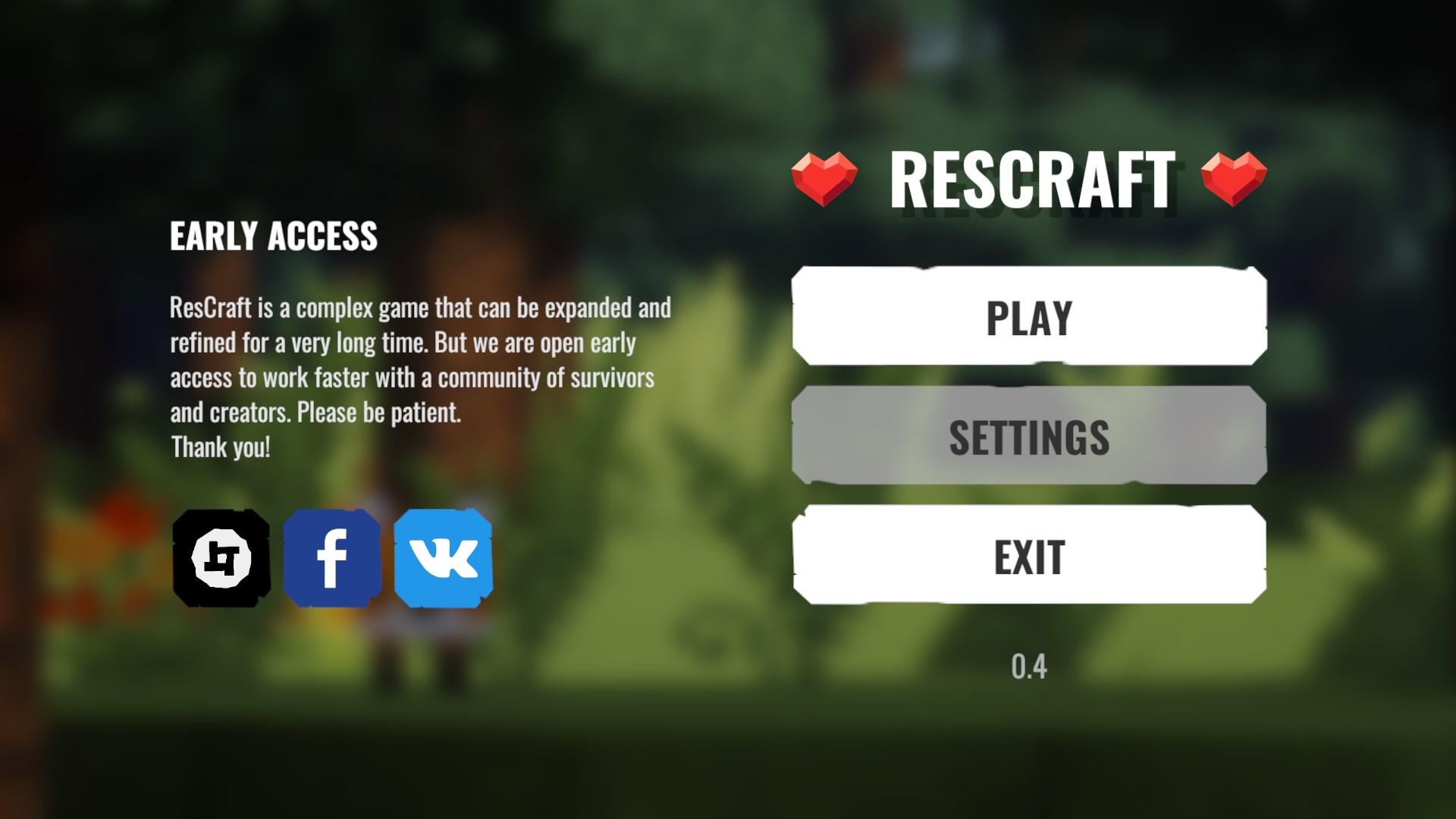This screenshot has height=819, width=1456.
Task: Click the EARLY ACCESS heading
Action: coord(273,237)
